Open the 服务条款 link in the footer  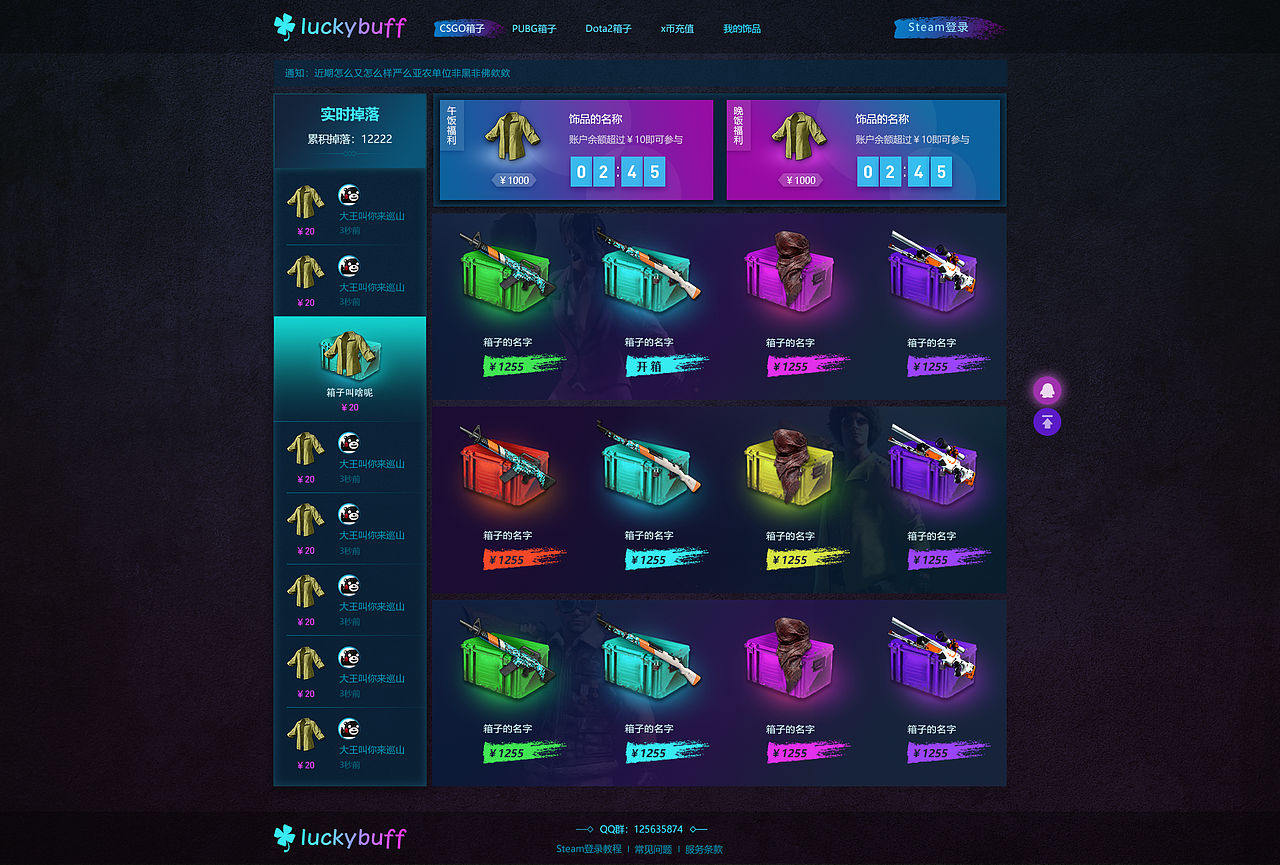(x=703, y=848)
